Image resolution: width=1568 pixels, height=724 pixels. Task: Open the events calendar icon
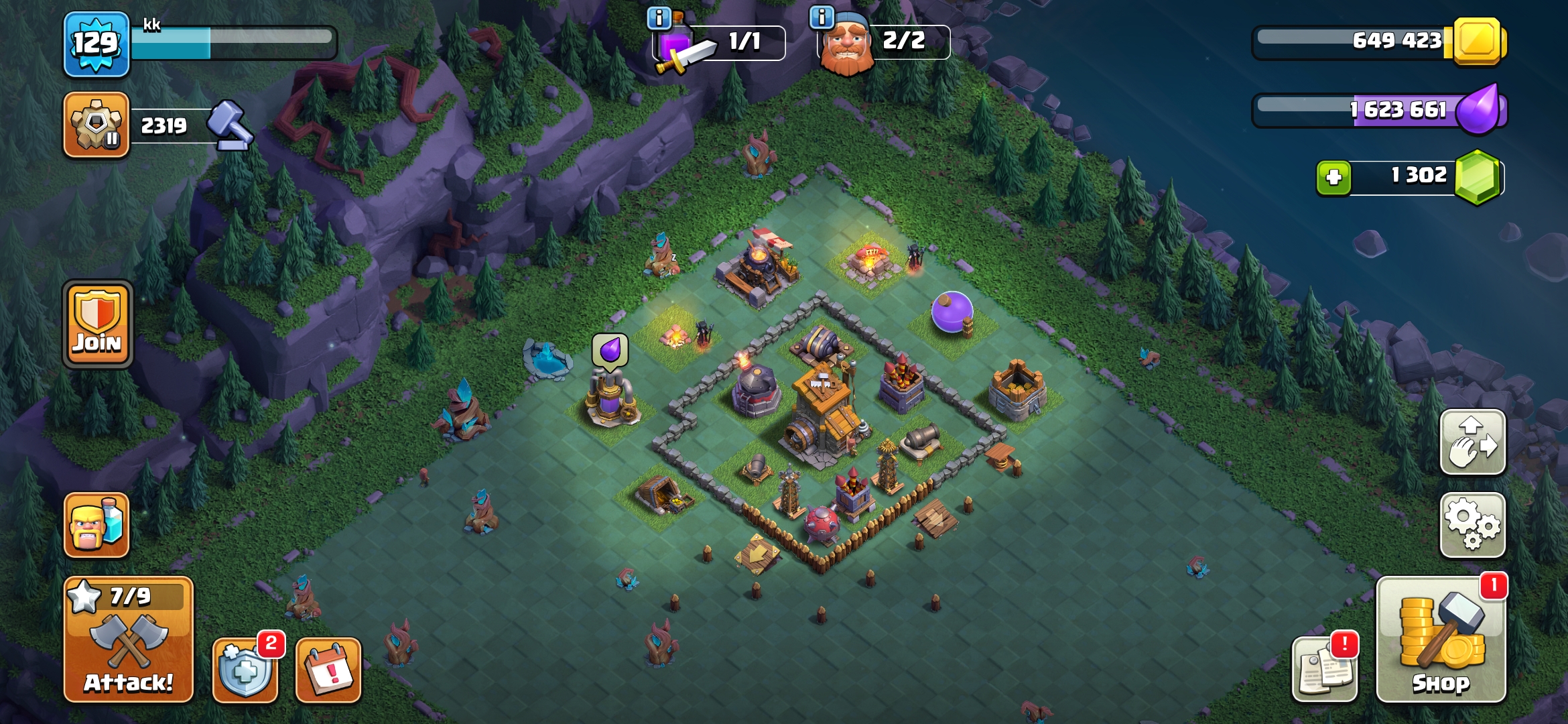328,670
